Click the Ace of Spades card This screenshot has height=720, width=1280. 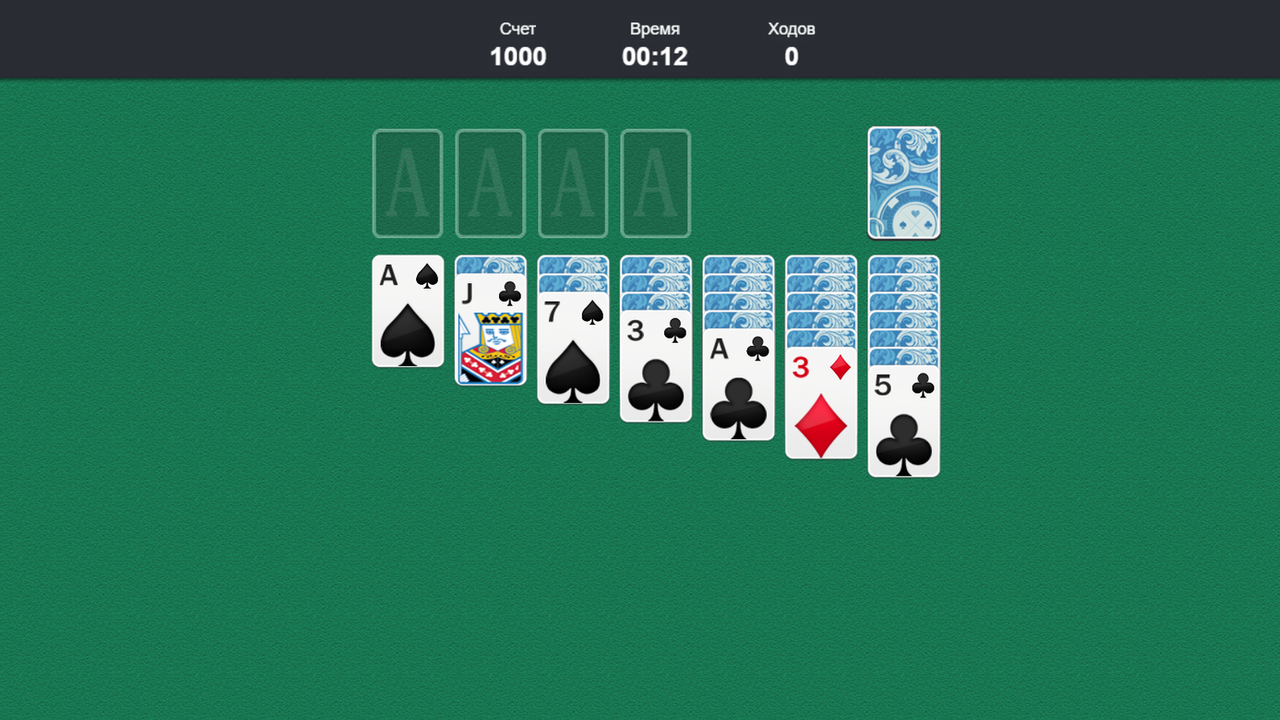pyautogui.click(x=407, y=312)
